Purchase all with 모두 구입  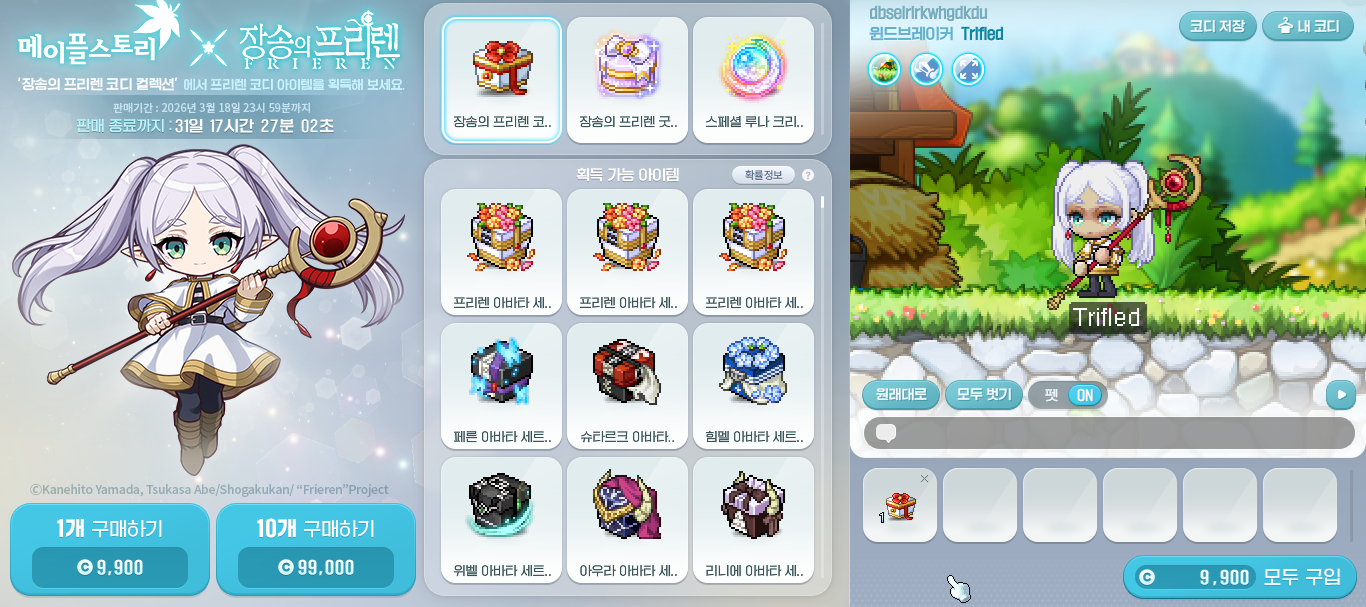point(1239,577)
